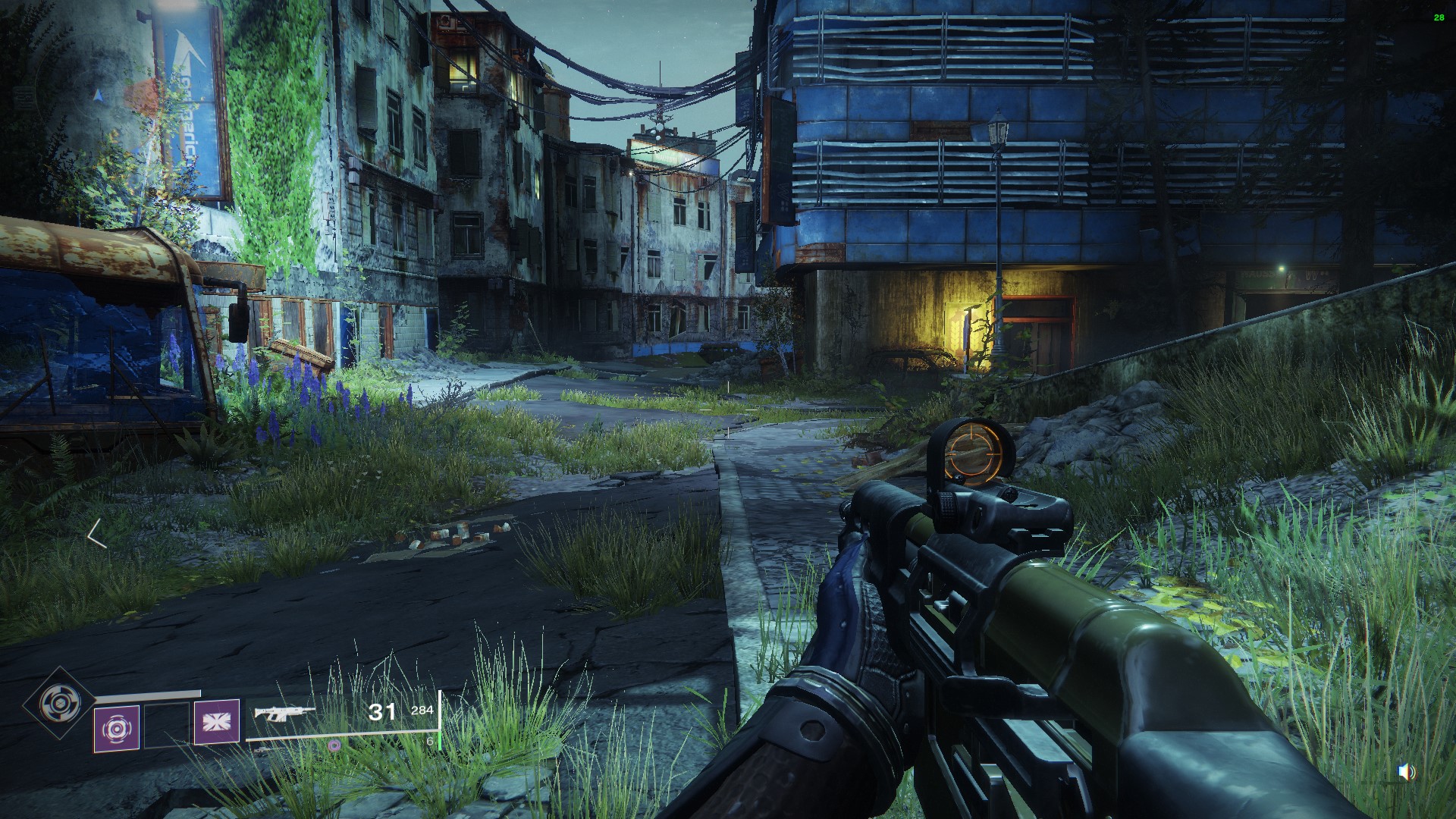Select the equipped auto rifle weapon icon
The height and width of the screenshot is (819, 1456).
pyautogui.click(x=284, y=713)
